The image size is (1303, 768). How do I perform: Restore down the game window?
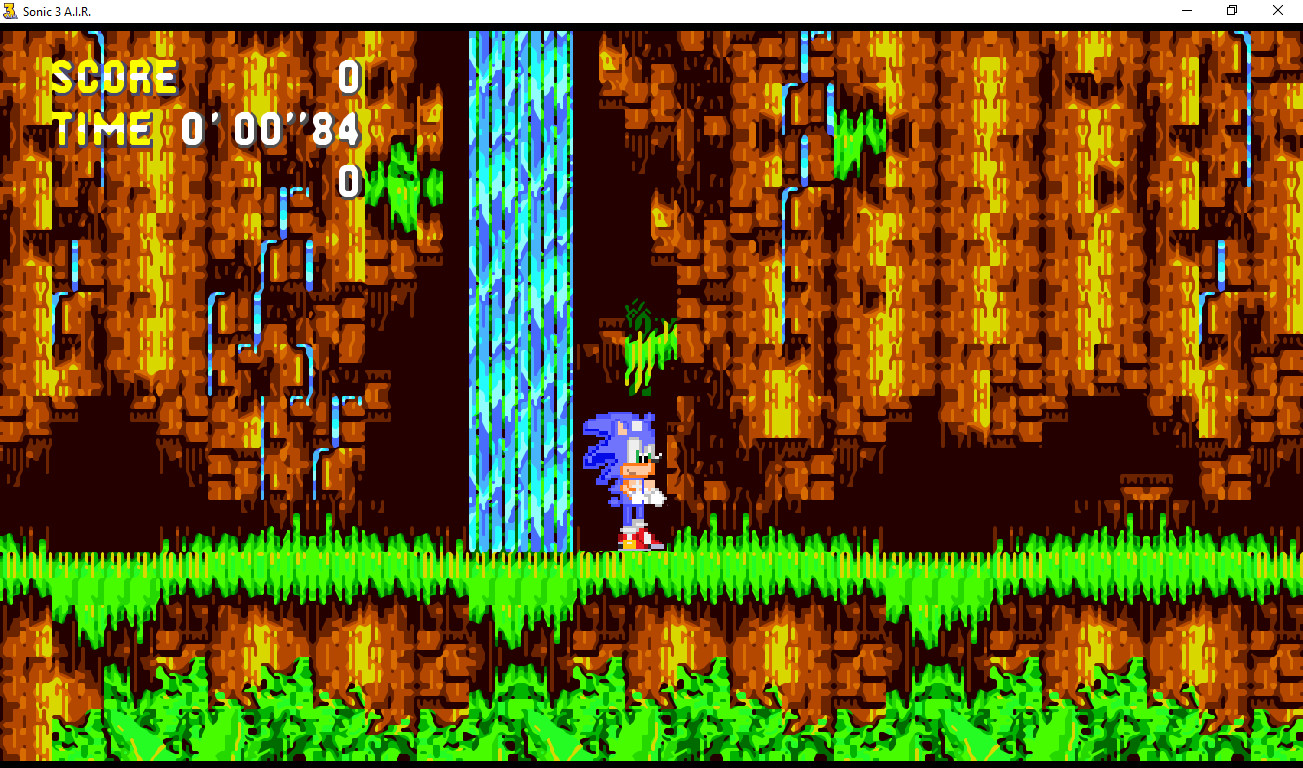coord(1231,10)
